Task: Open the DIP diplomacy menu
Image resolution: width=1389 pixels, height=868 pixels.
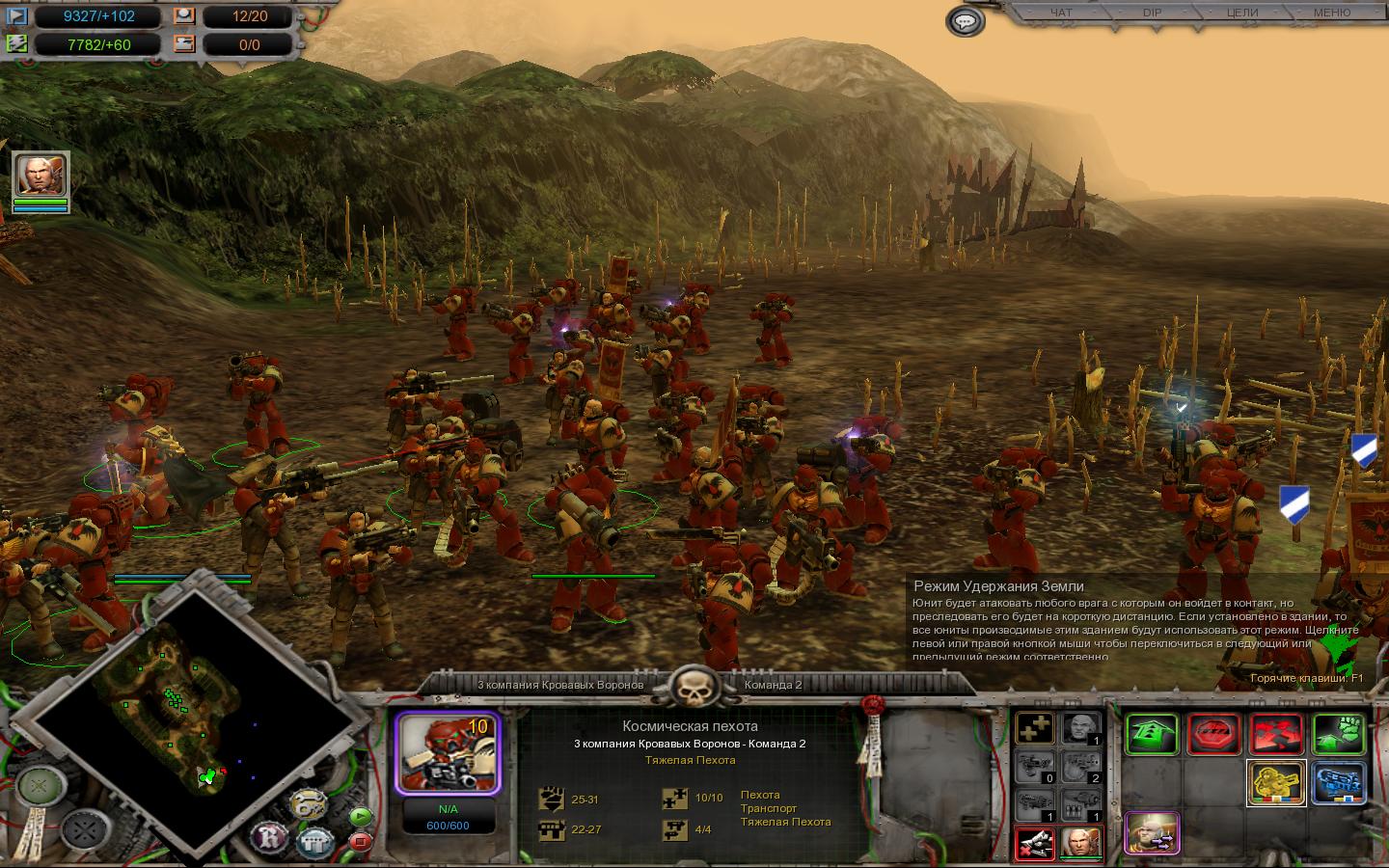Action: pos(1152,13)
